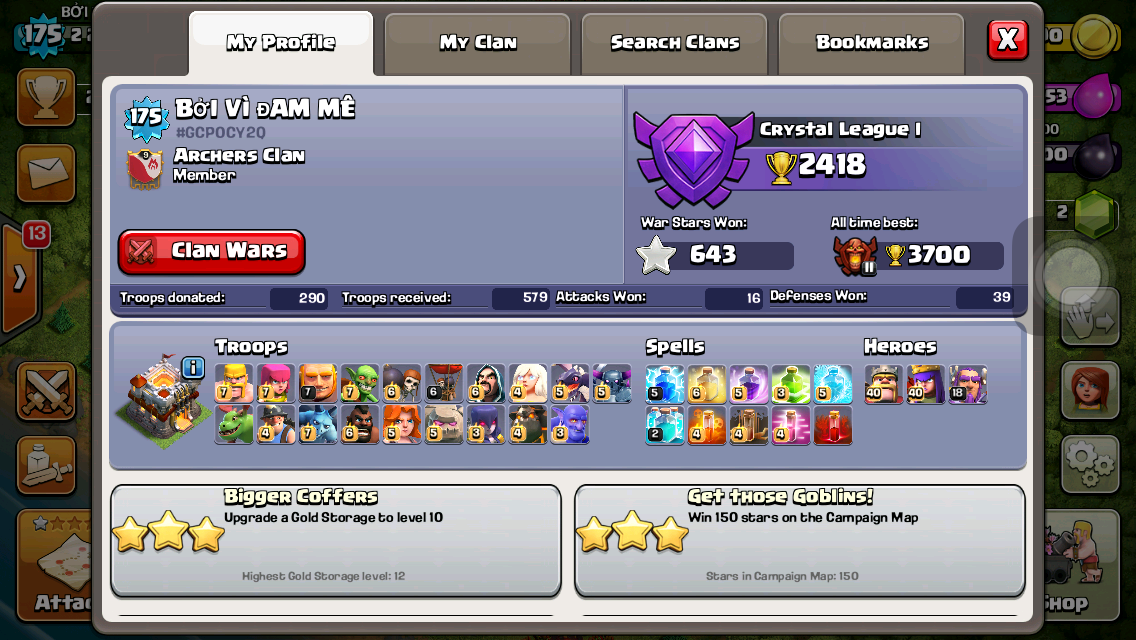Screen dimensions: 1136x640
Task: View the Bigger Coffers achievement
Action: coord(335,540)
